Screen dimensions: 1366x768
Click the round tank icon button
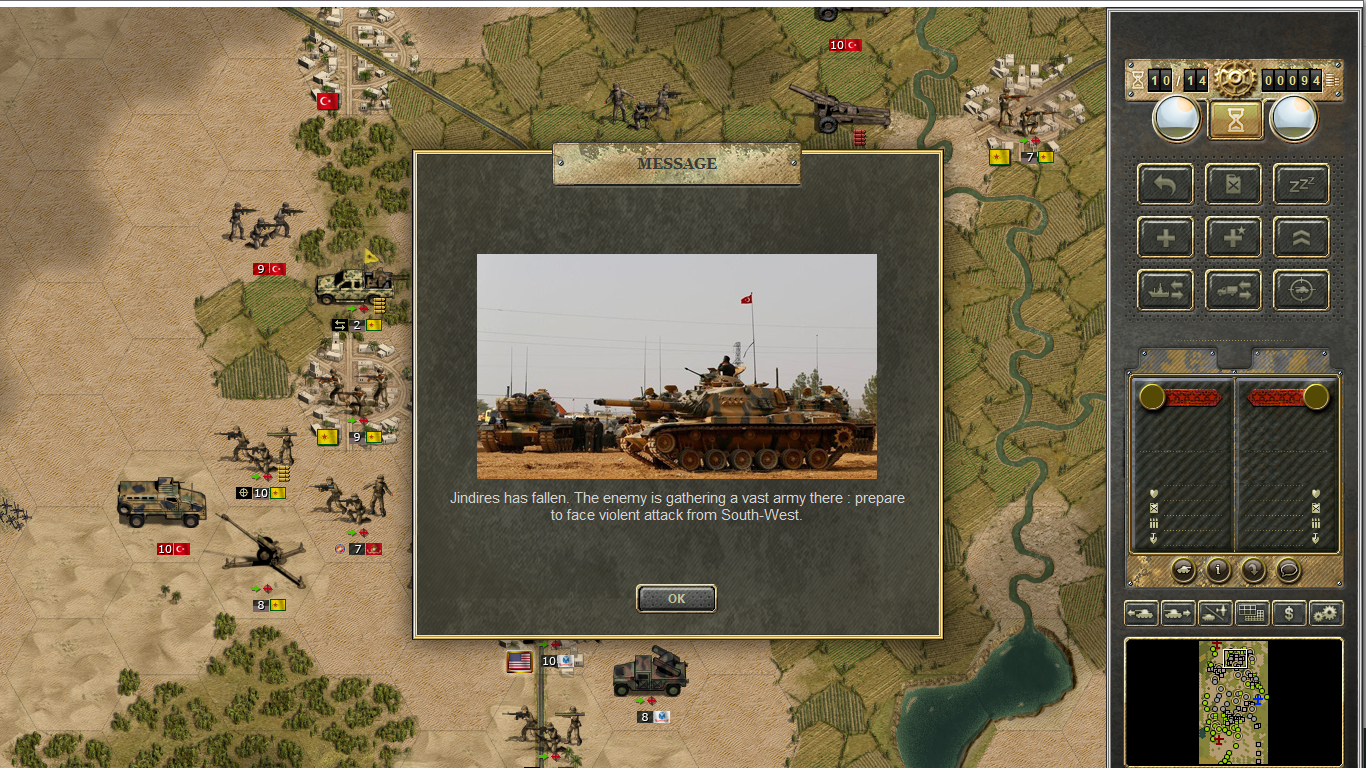tap(1183, 570)
